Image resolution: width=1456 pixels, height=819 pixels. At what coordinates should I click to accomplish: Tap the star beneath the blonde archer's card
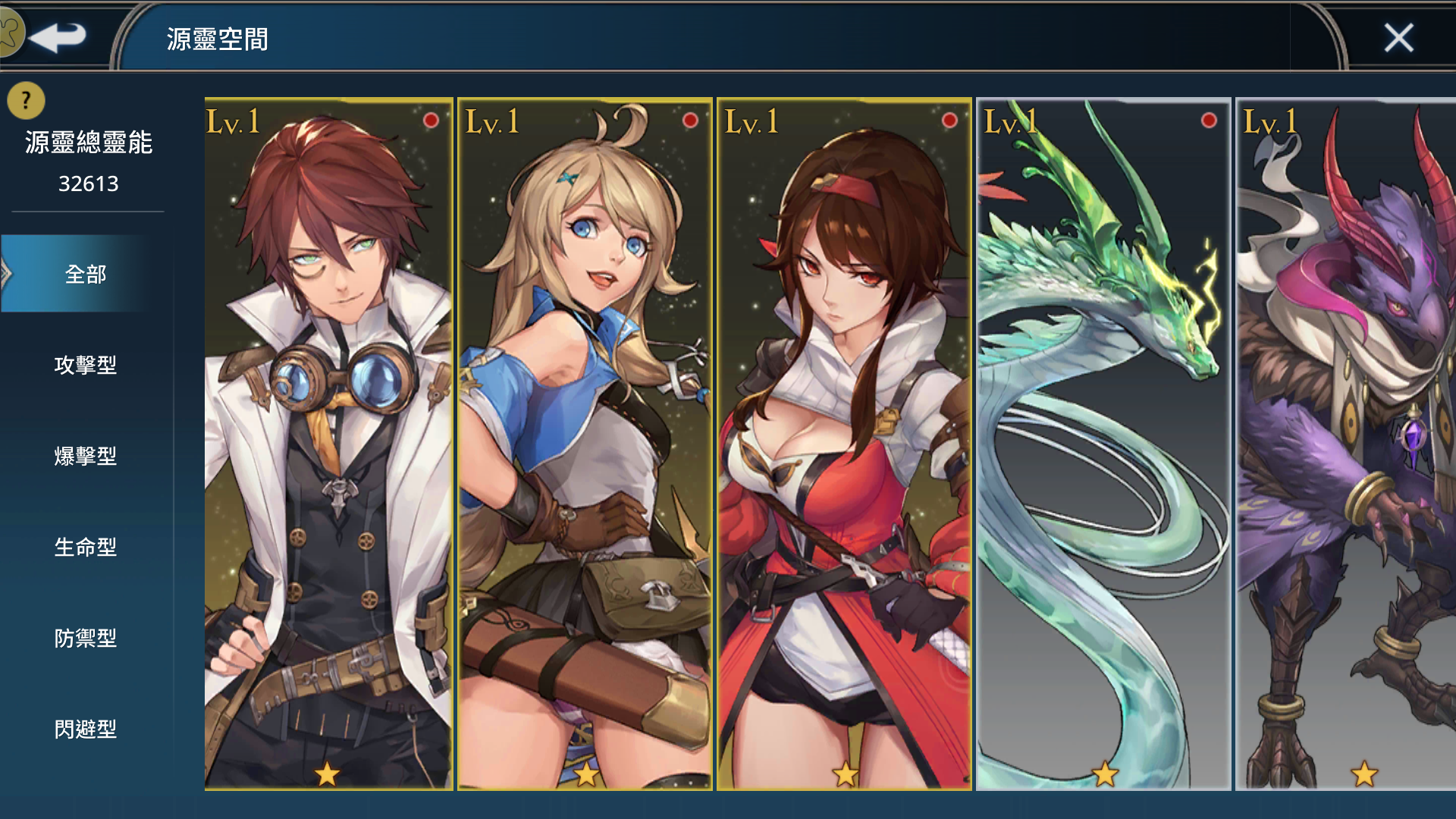pos(585,775)
